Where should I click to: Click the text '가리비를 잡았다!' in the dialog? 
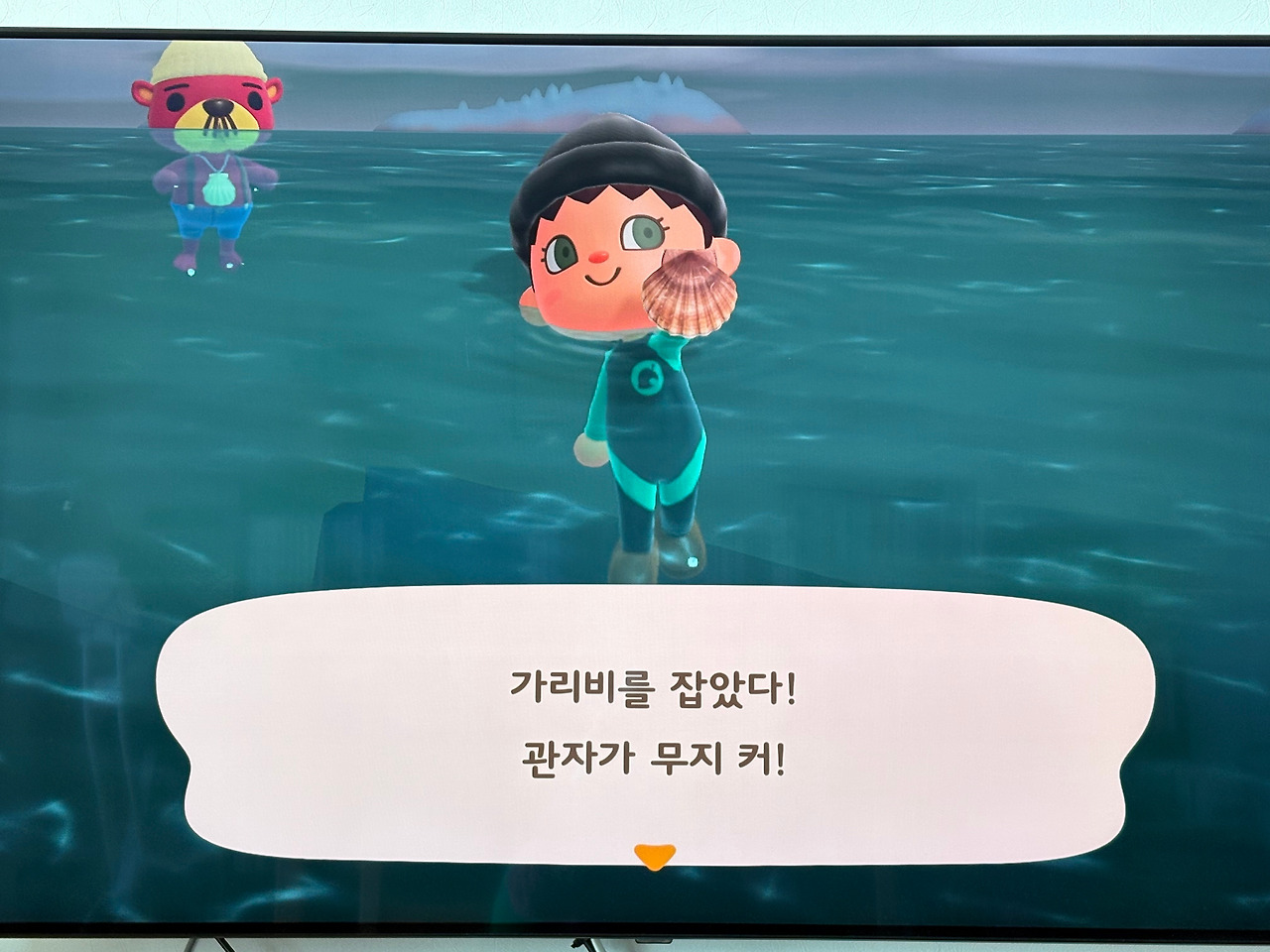[655, 686]
